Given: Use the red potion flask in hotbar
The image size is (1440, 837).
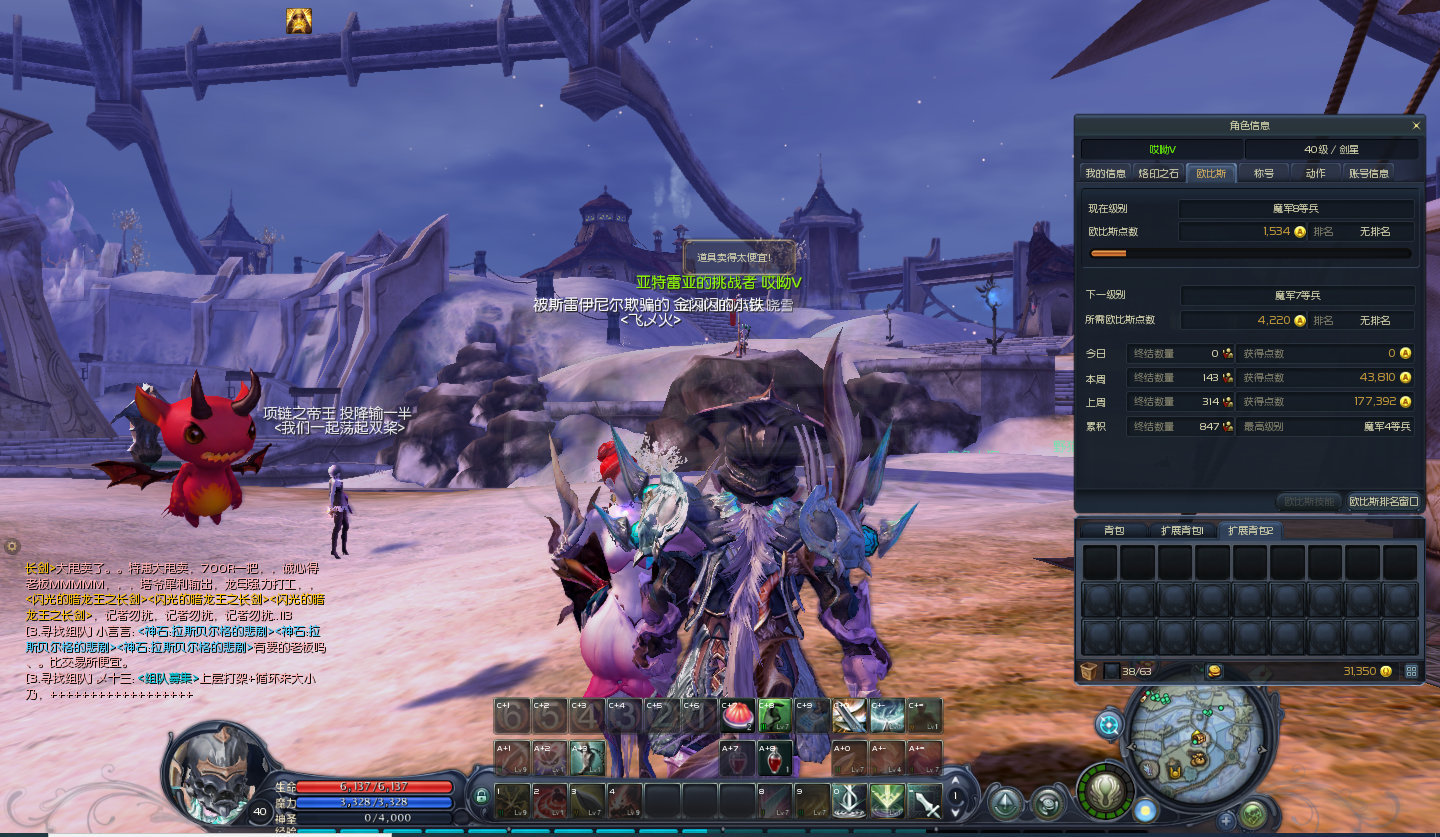Looking at the screenshot, I should click(x=775, y=758).
